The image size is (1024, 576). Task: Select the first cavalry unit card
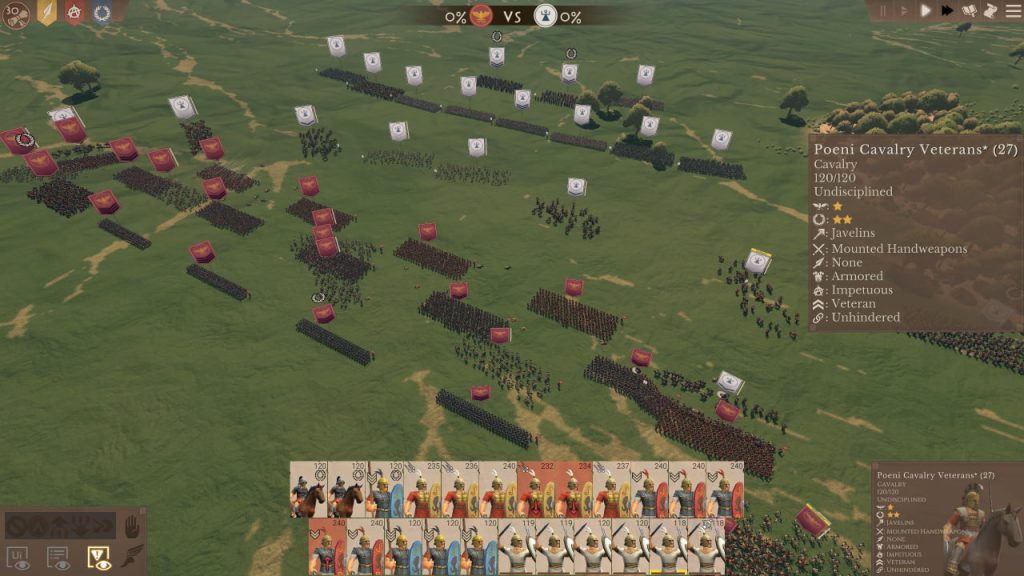click(x=309, y=490)
